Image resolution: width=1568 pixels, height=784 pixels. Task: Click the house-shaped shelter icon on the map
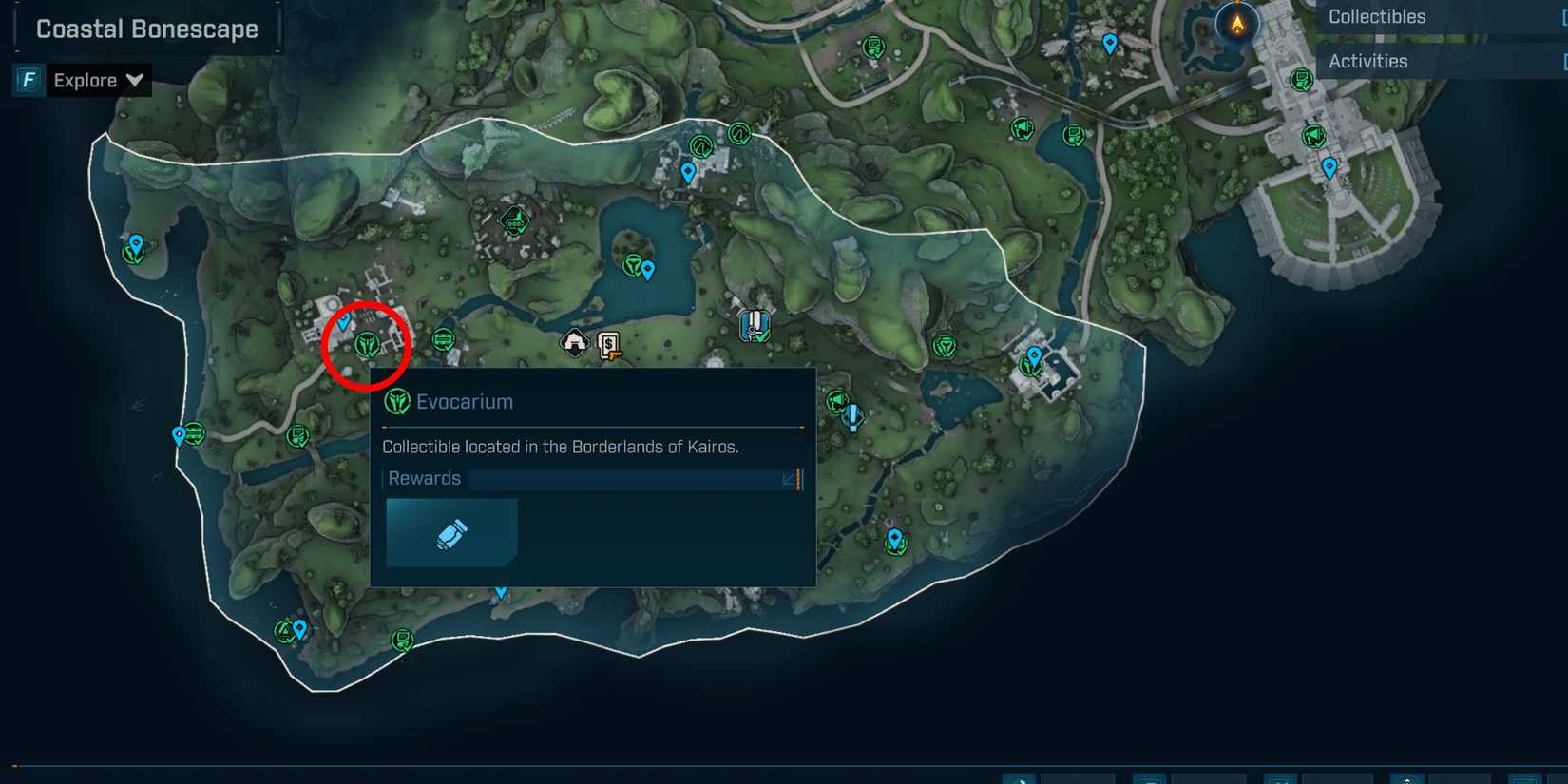point(575,342)
